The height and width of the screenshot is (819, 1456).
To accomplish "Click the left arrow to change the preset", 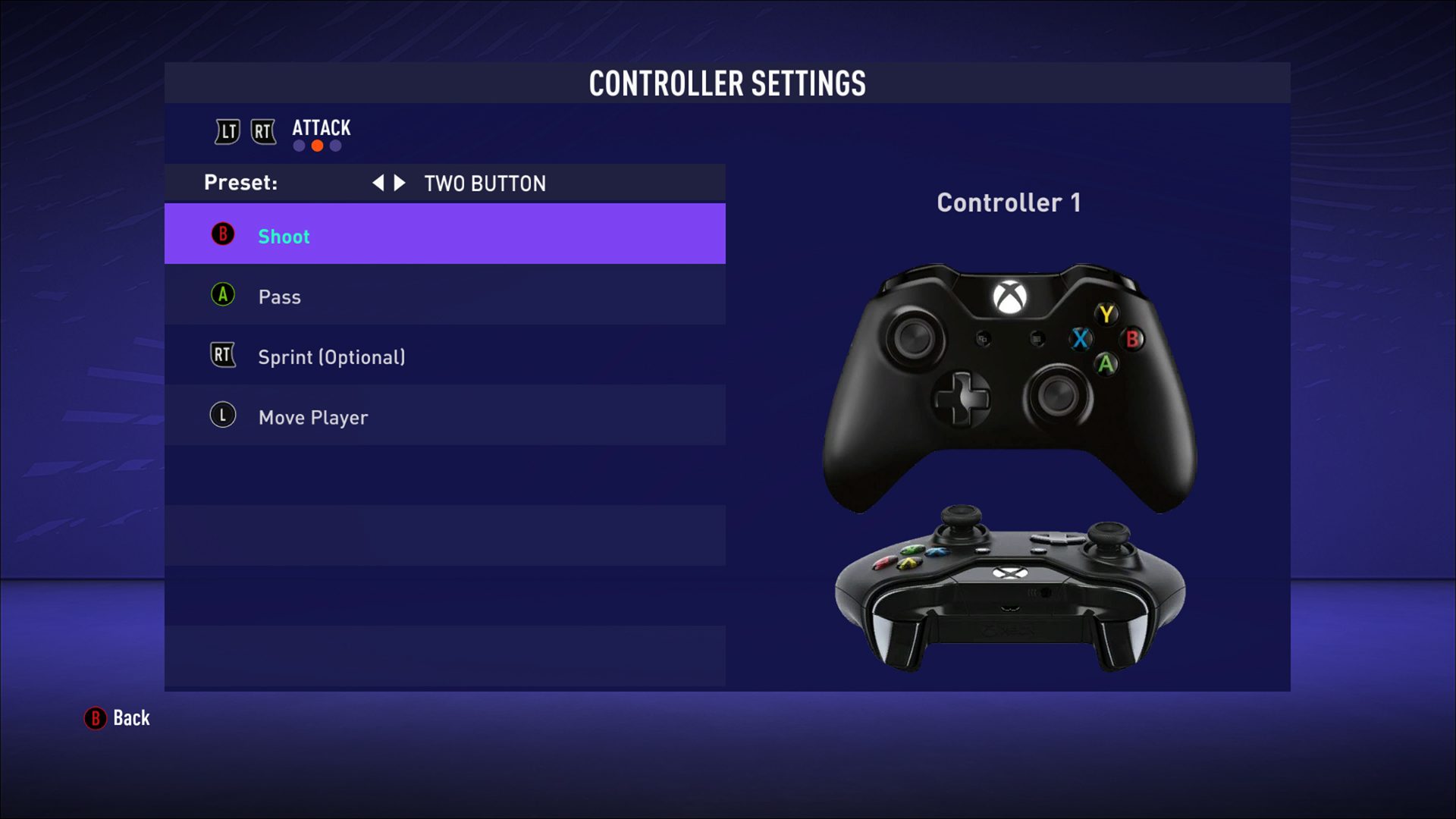I will 381,183.
